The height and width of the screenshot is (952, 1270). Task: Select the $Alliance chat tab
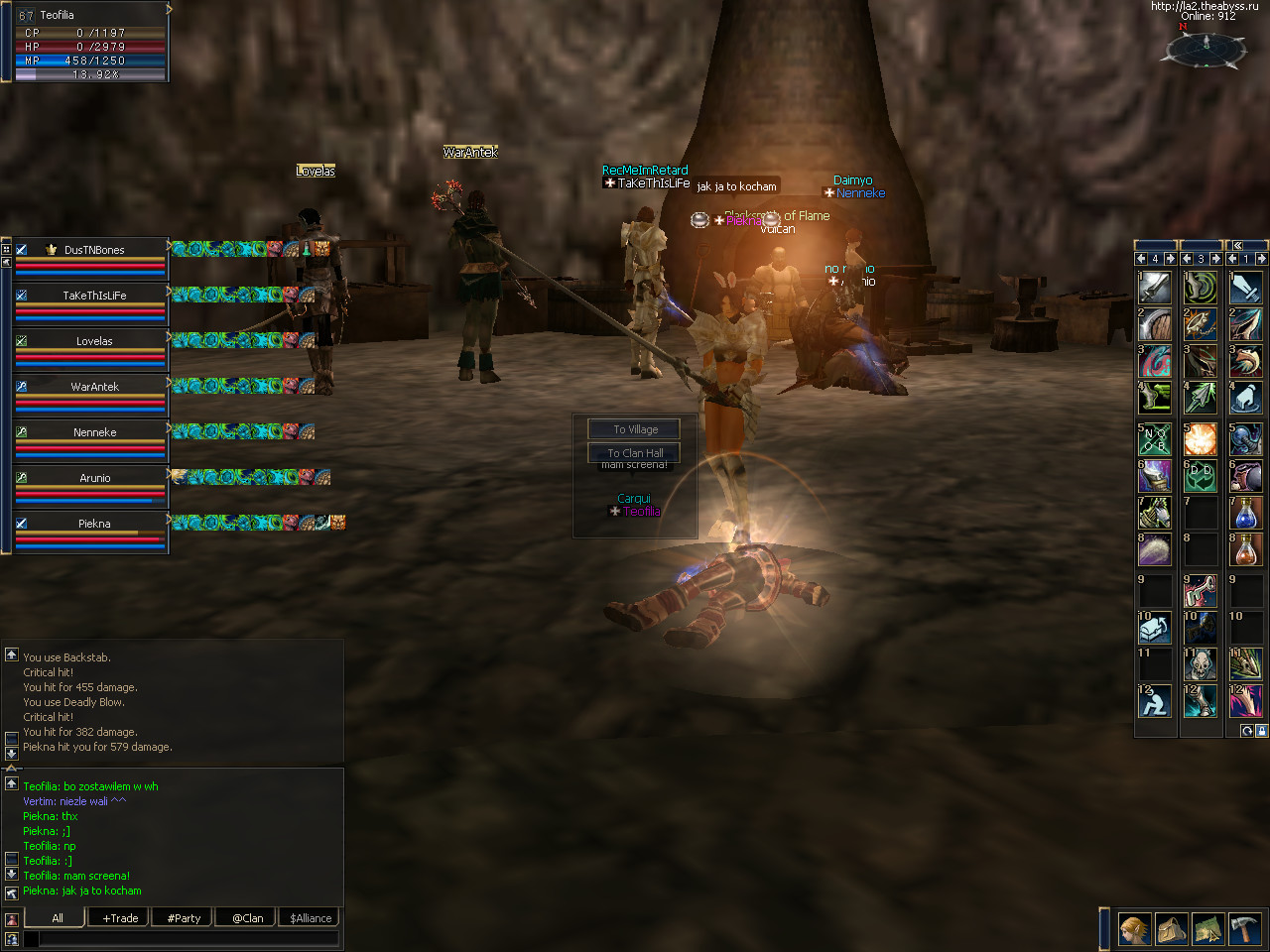pyautogui.click(x=311, y=918)
